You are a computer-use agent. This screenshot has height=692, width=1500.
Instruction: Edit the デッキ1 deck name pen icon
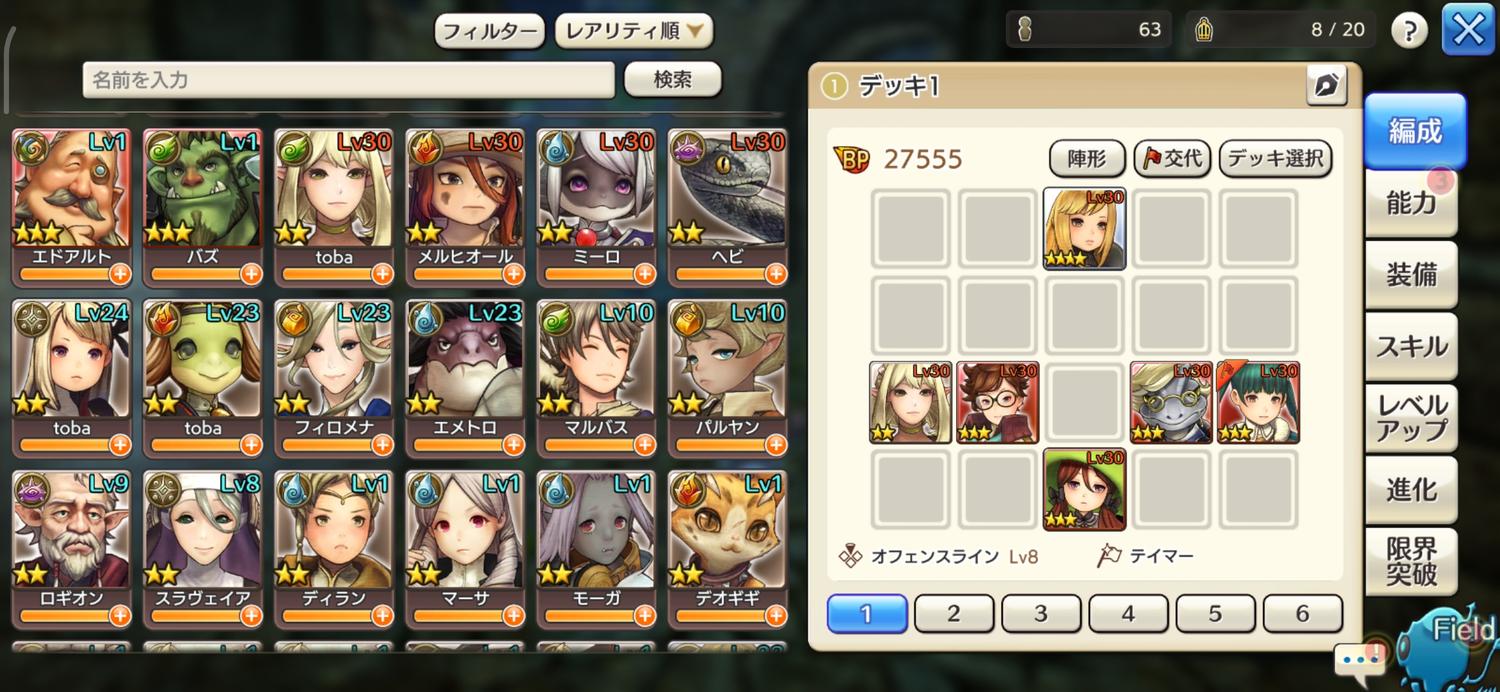click(x=1327, y=87)
